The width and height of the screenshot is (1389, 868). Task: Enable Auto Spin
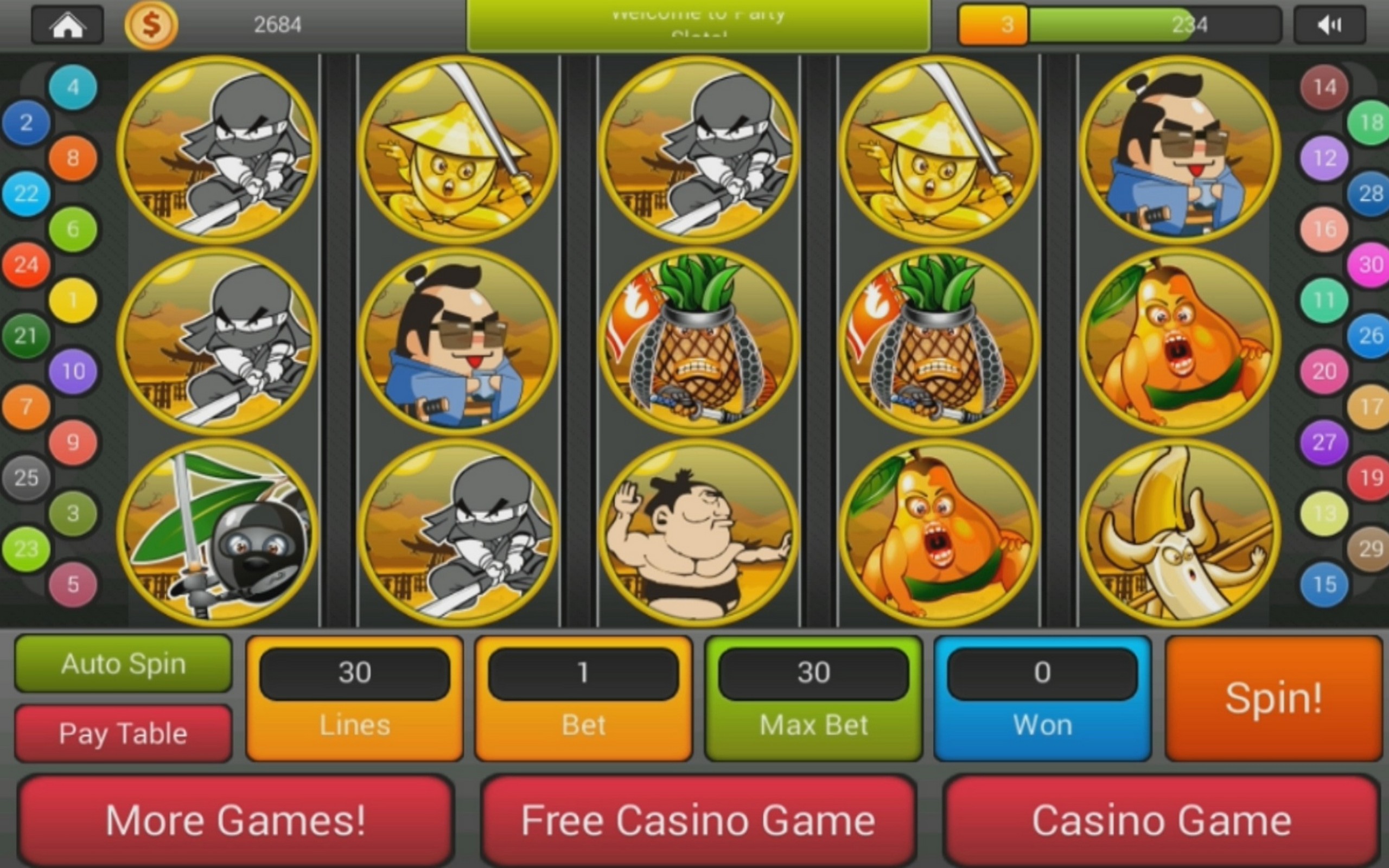coord(122,663)
